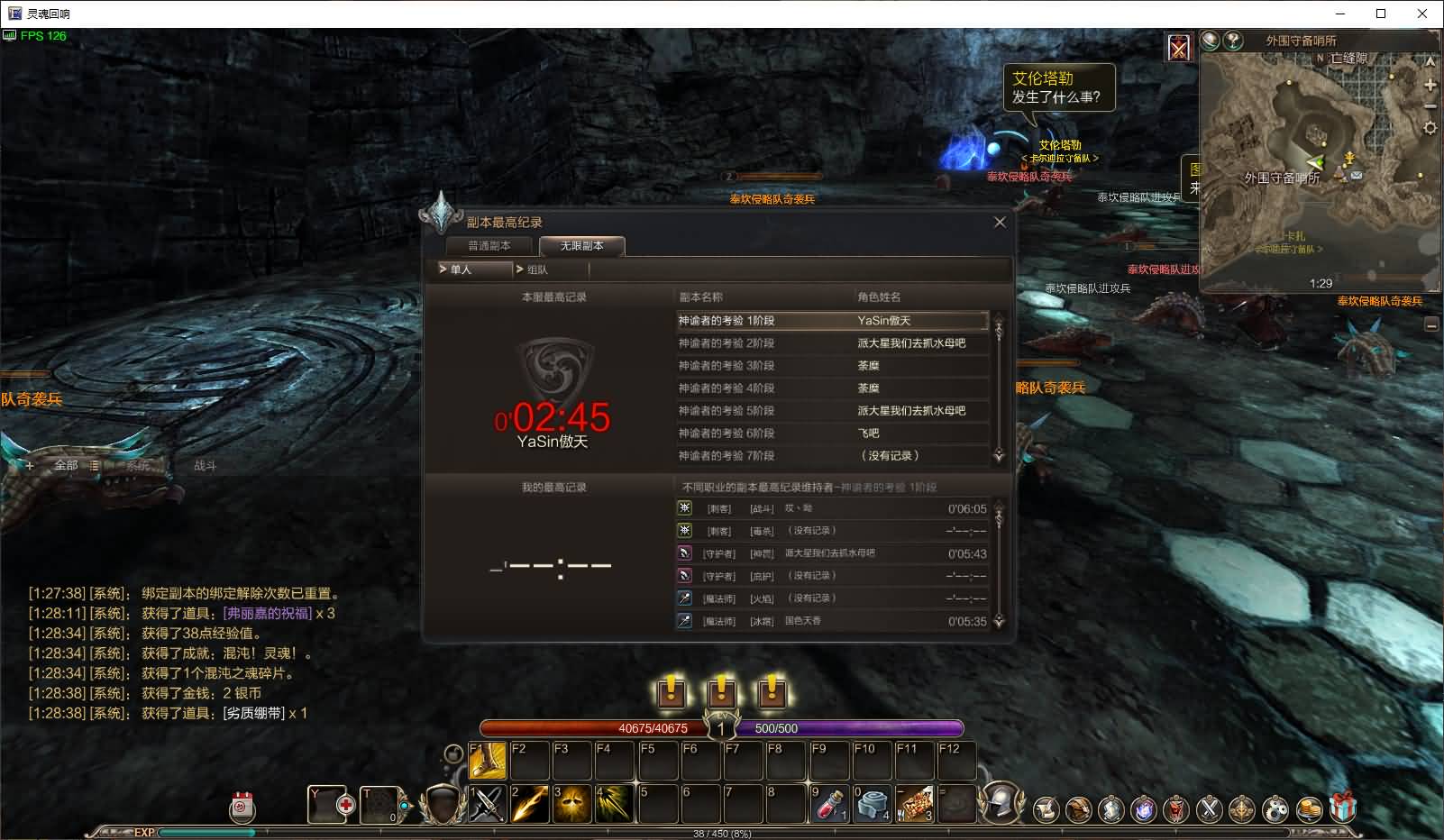Viewport: 1444px width, 840px height.
Task: Close the 副本最高纪录 record window
Action: 1000,221
